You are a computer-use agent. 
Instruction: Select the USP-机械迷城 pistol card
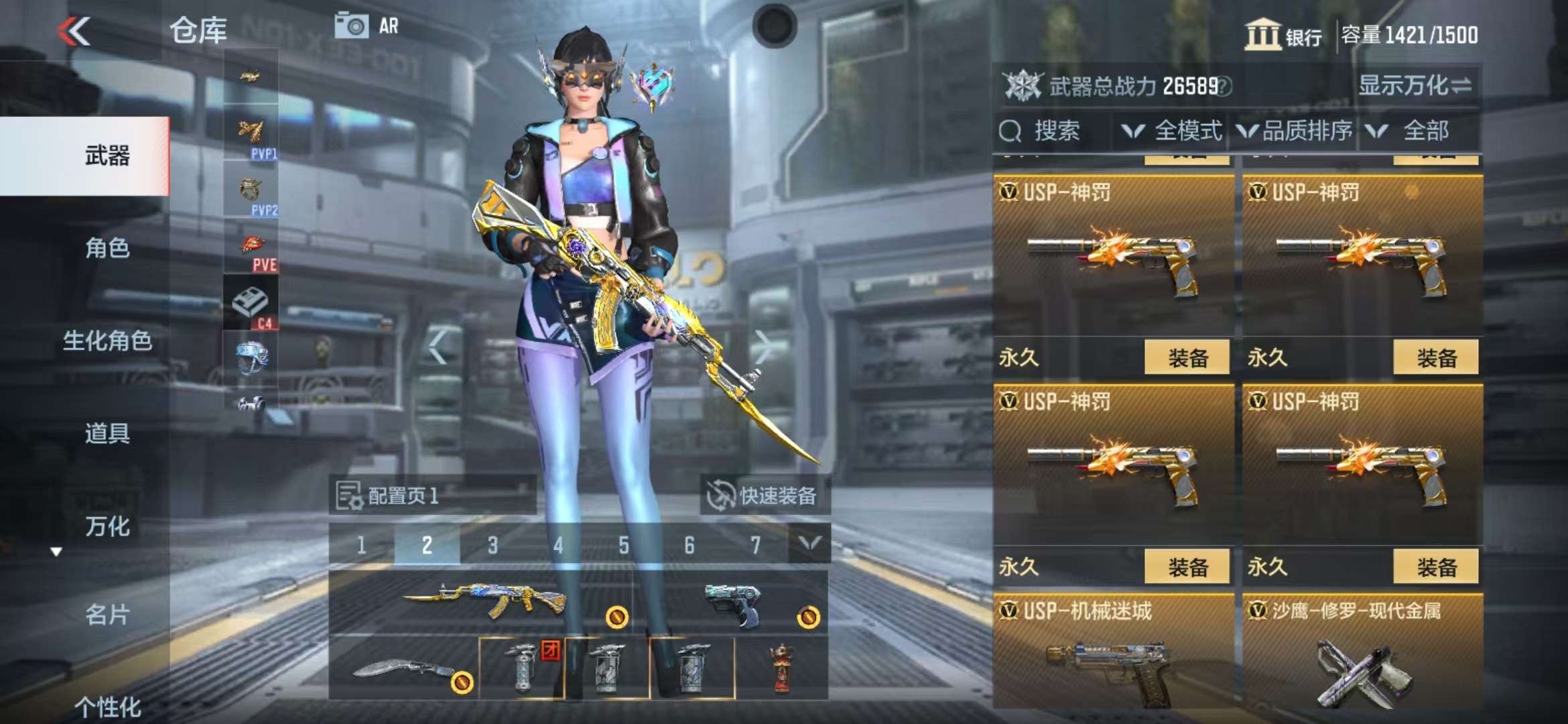click(x=1112, y=654)
